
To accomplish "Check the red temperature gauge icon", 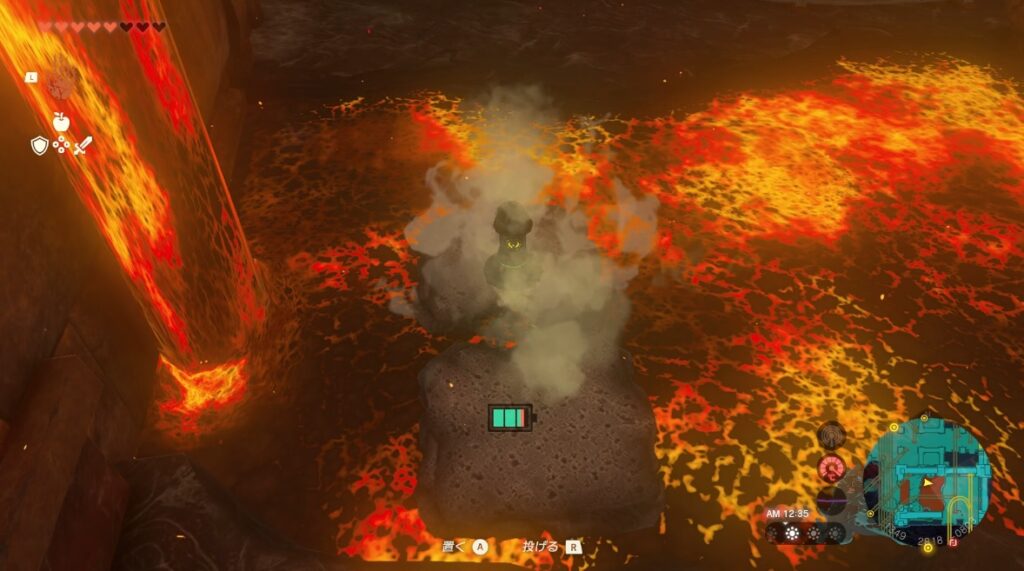I will point(832,467).
